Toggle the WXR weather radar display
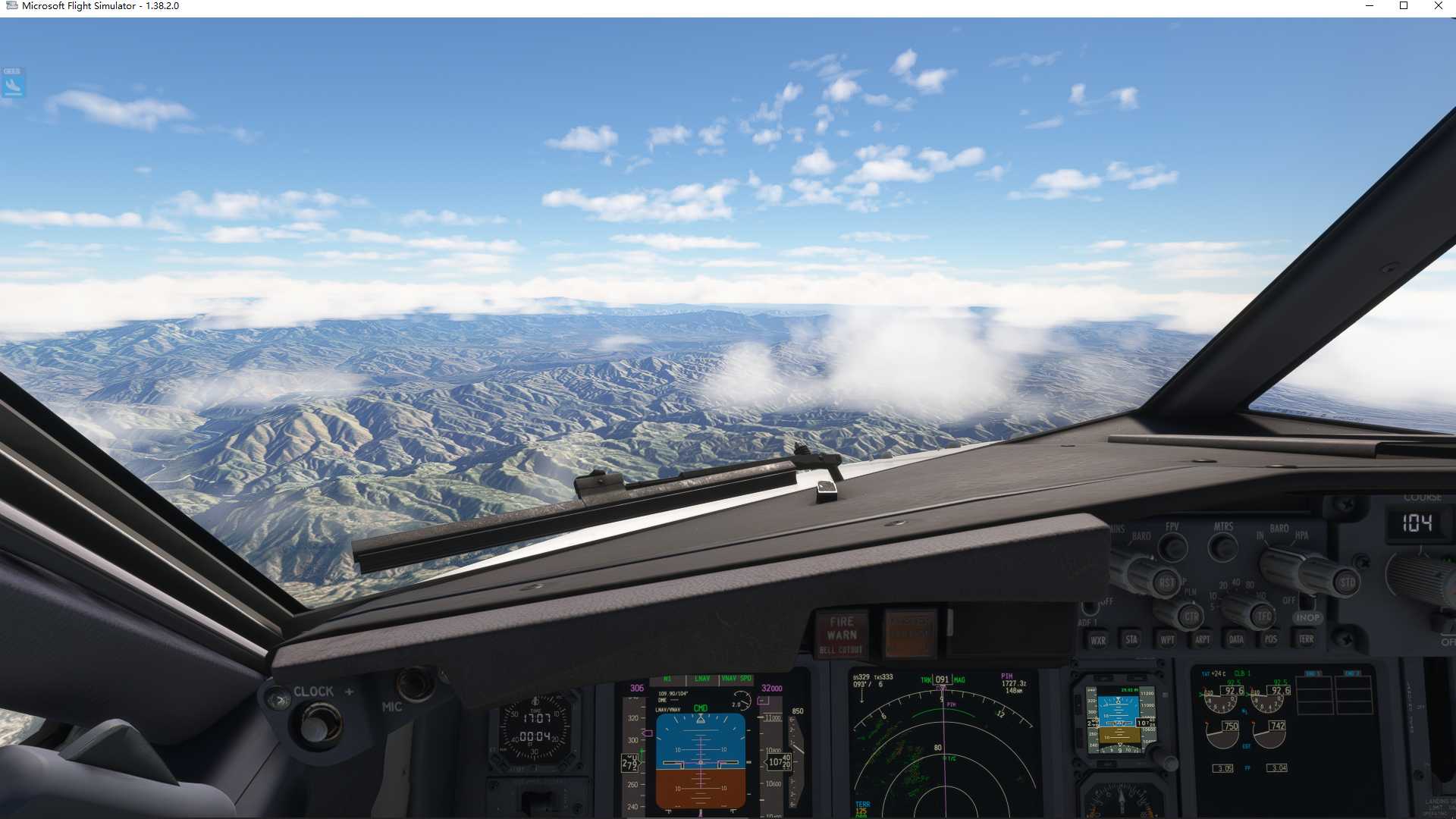Image resolution: width=1456 pixels, height=819 pixels. 1100,640
